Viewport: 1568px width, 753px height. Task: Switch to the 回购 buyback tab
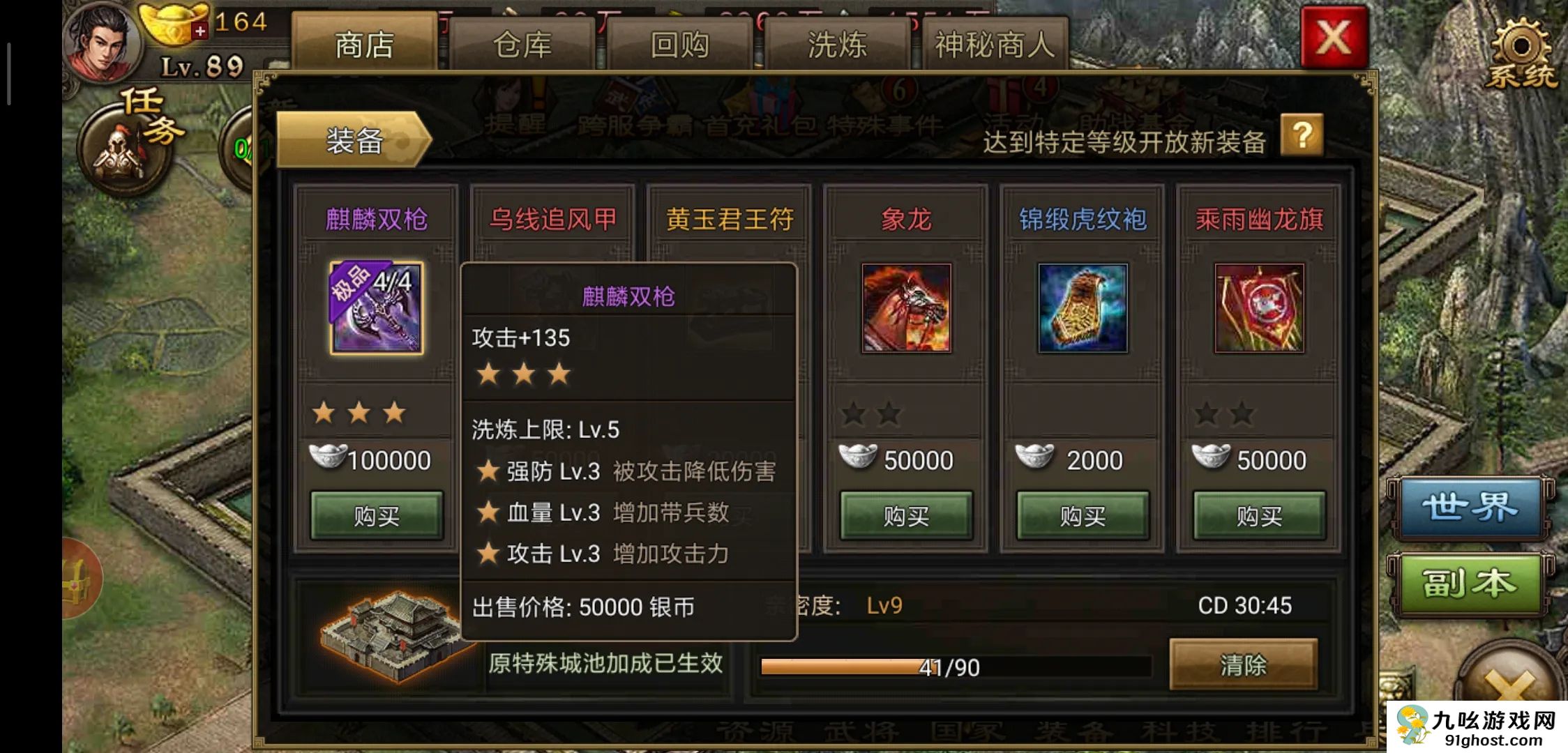(679, 45)
